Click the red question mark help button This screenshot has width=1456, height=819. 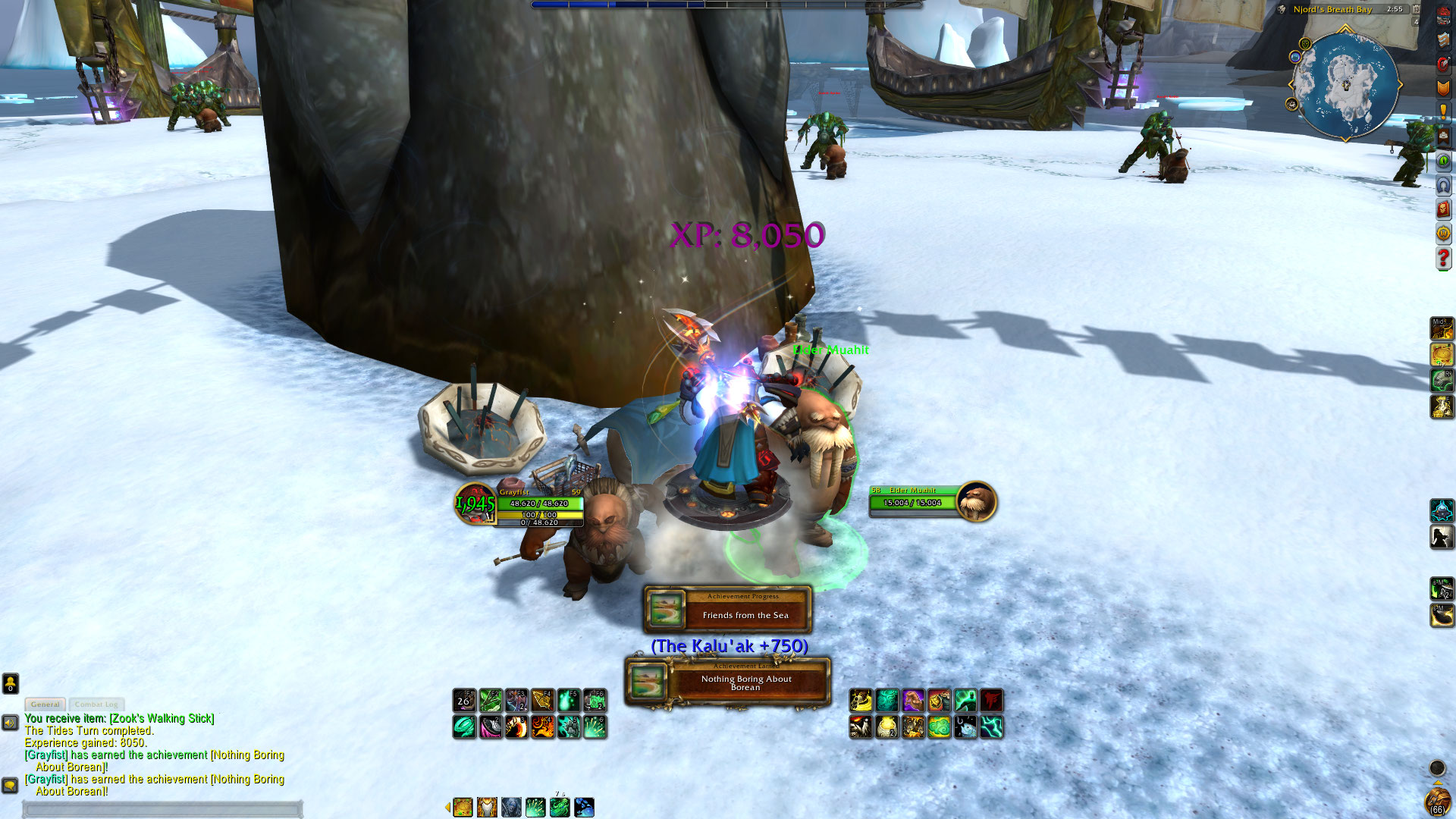coord(1443,259)
